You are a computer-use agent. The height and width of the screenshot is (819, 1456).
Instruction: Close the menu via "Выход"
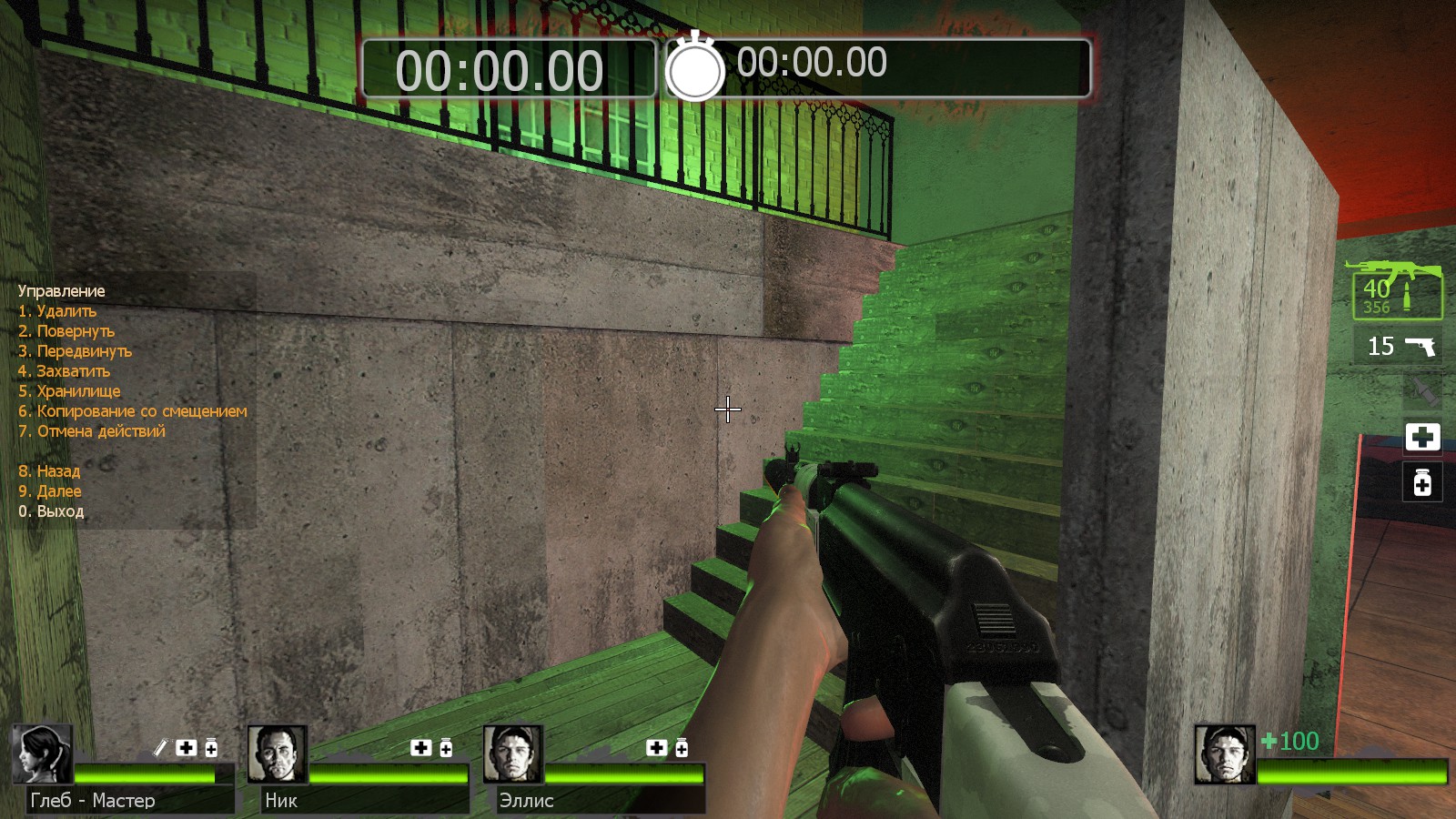pyautogui.click(x=51, y=511)
